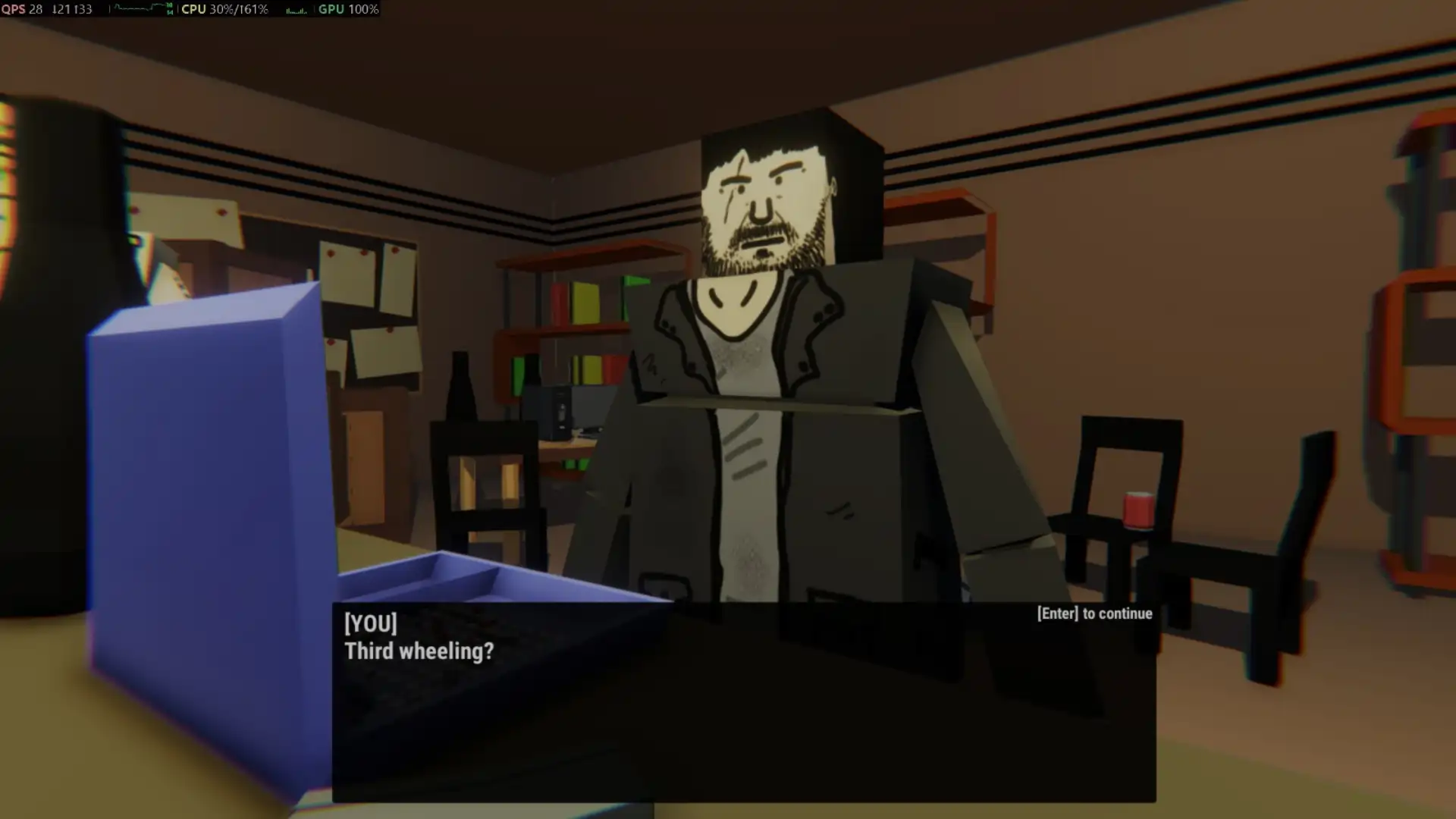Click the red QPS label
Viewport: 1456px width, 819px height.
pos(12,10)
